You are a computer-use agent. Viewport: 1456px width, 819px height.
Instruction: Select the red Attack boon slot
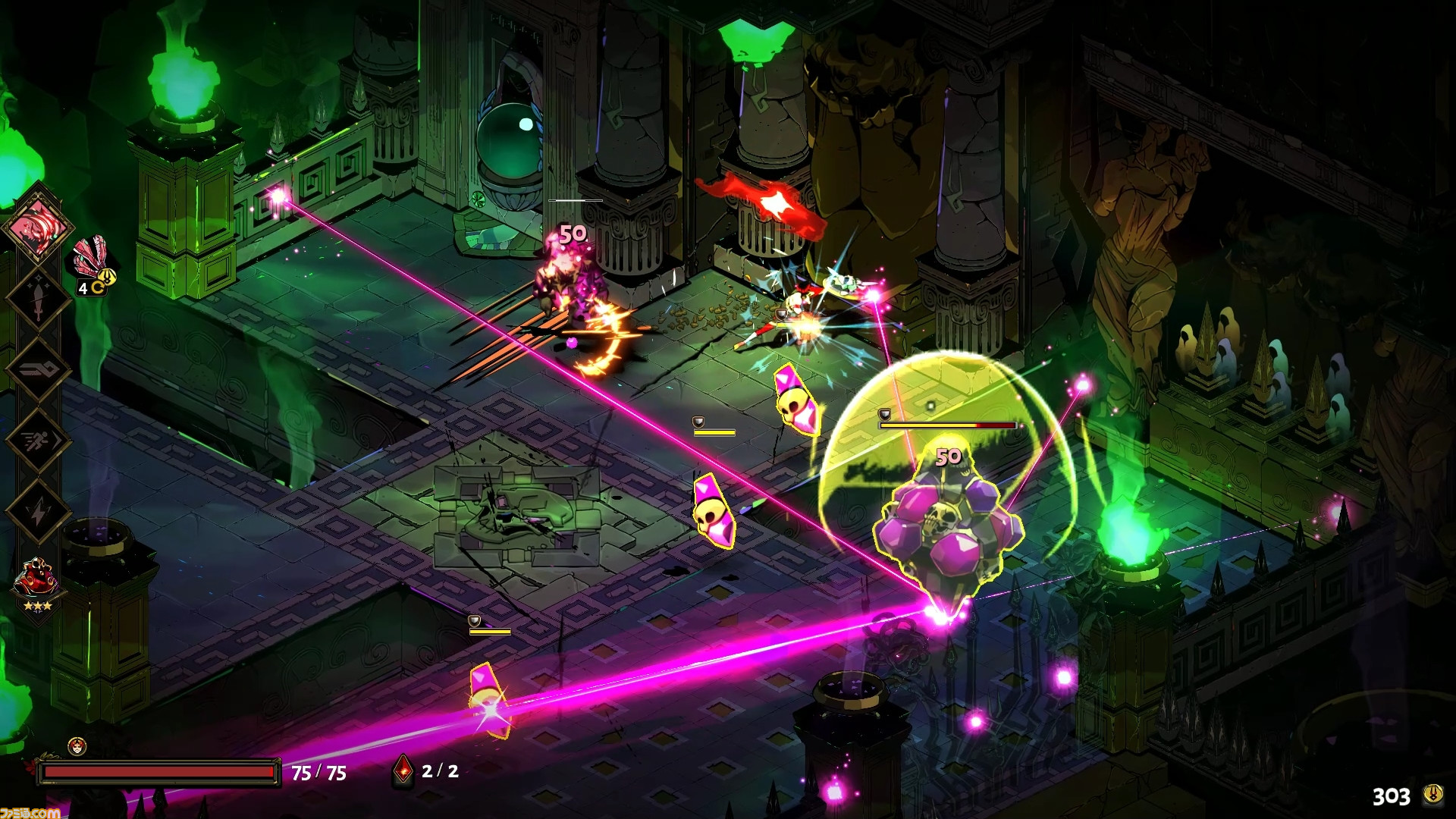coord(36,226)
